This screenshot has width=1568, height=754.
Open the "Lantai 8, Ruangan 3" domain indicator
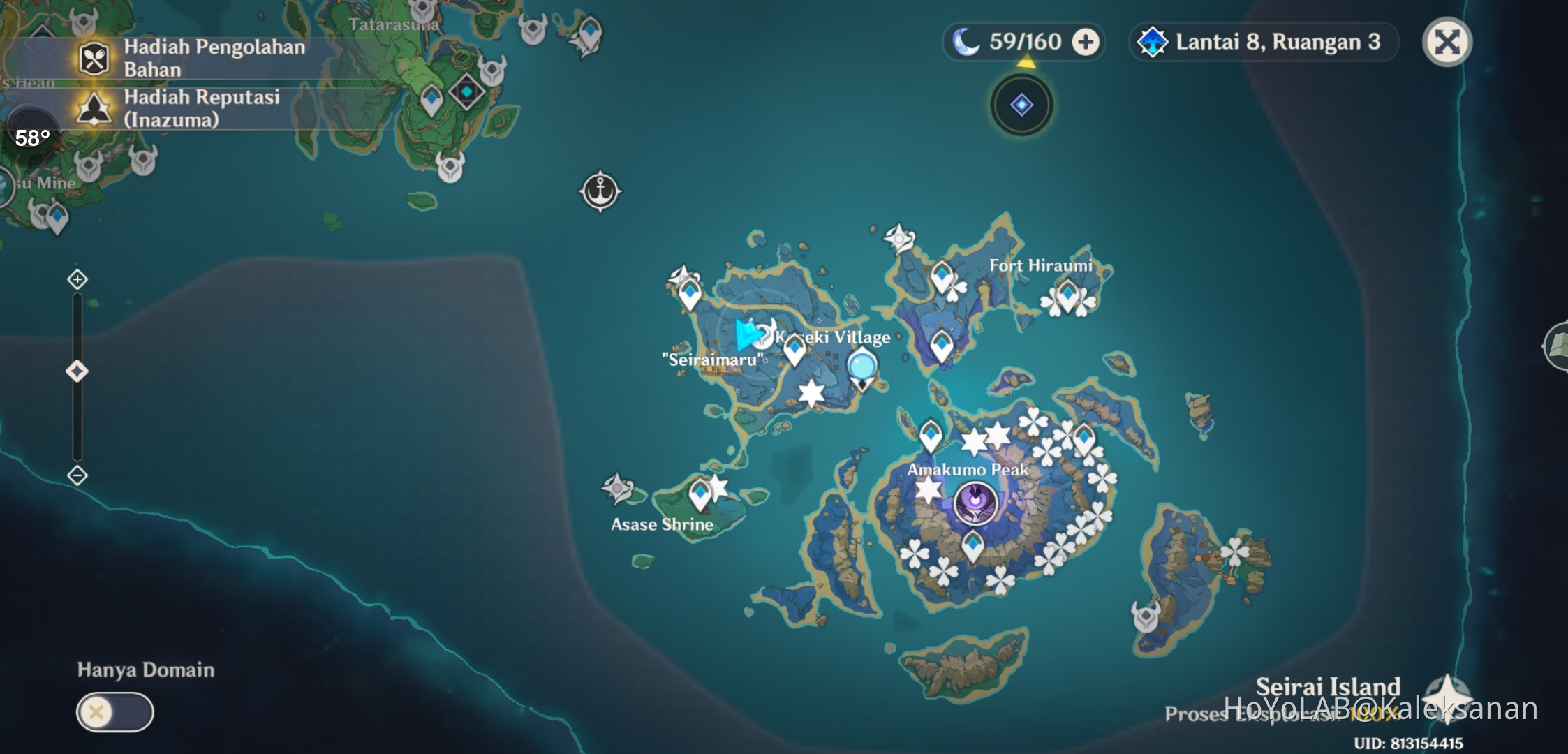(1261, 42)
